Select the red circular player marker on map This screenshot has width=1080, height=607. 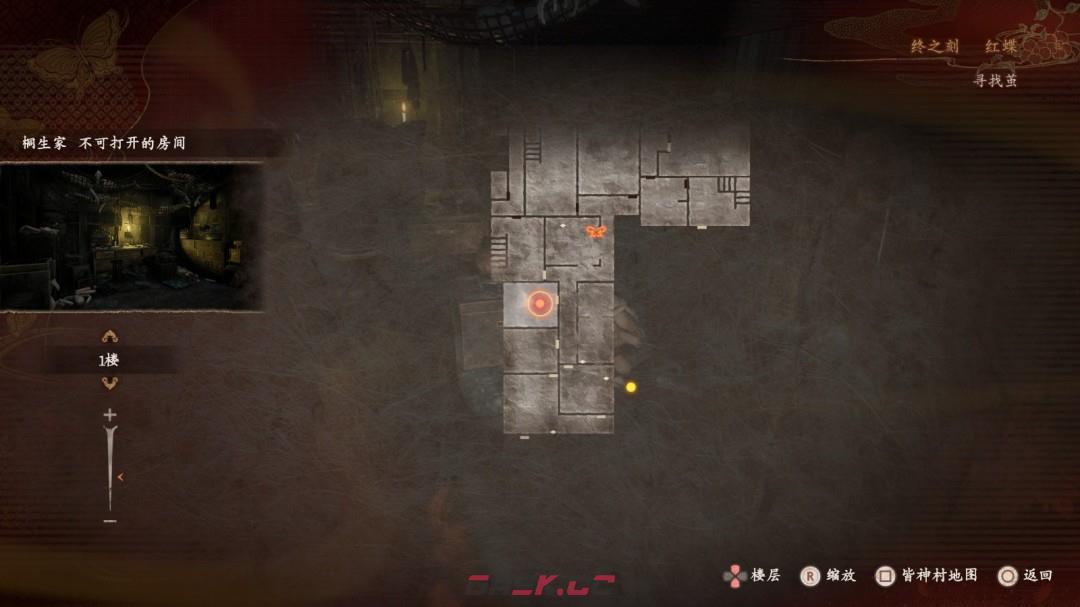click(x=540, y=304)
